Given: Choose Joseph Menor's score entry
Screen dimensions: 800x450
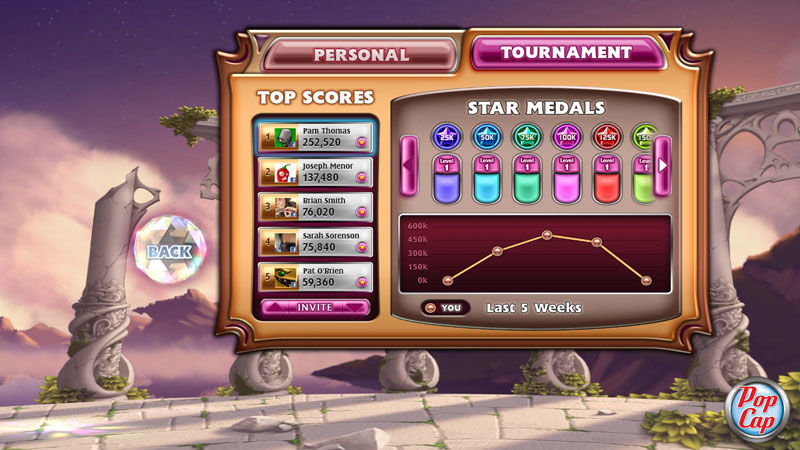Looking at the screenshot, I should (x=315, y=172).
